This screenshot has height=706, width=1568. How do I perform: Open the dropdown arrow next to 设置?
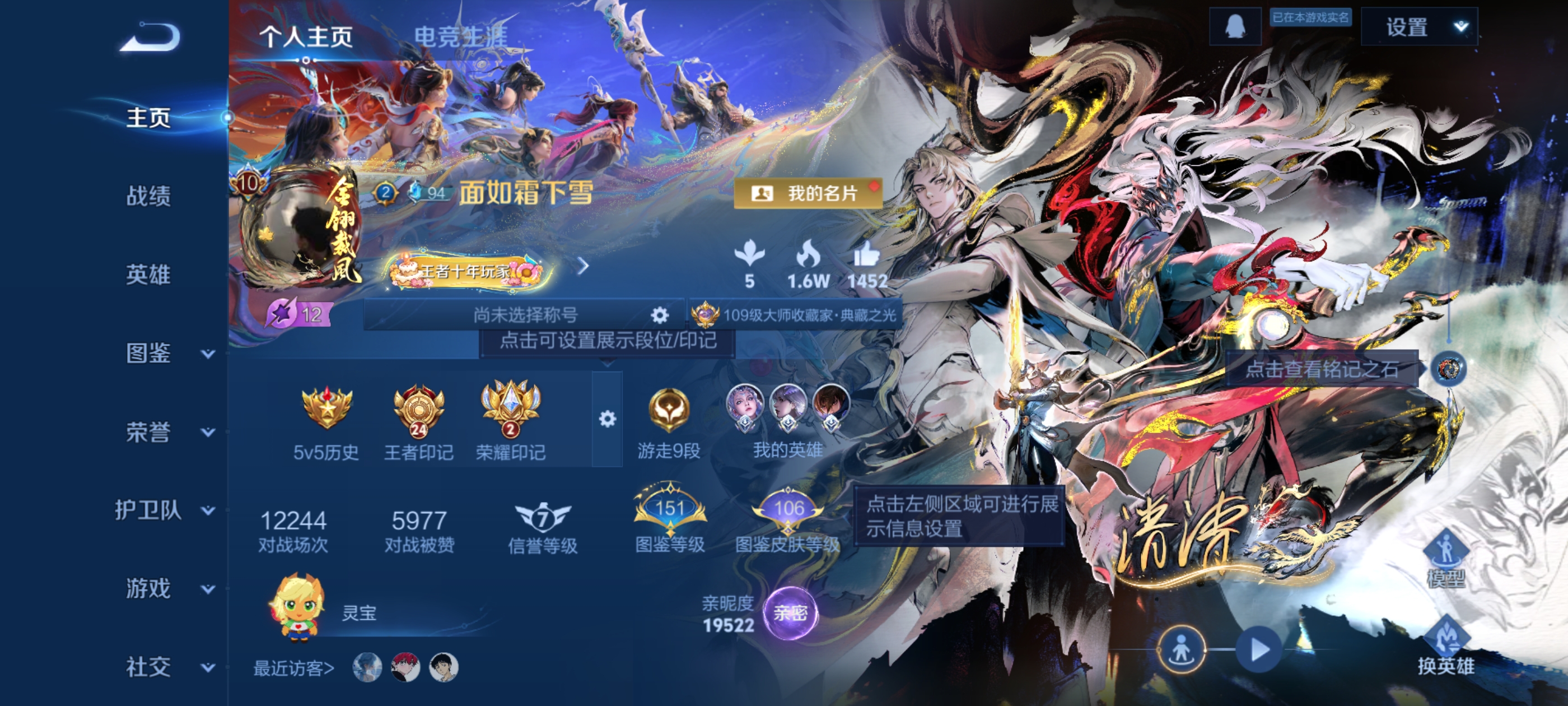[1460, 26]
